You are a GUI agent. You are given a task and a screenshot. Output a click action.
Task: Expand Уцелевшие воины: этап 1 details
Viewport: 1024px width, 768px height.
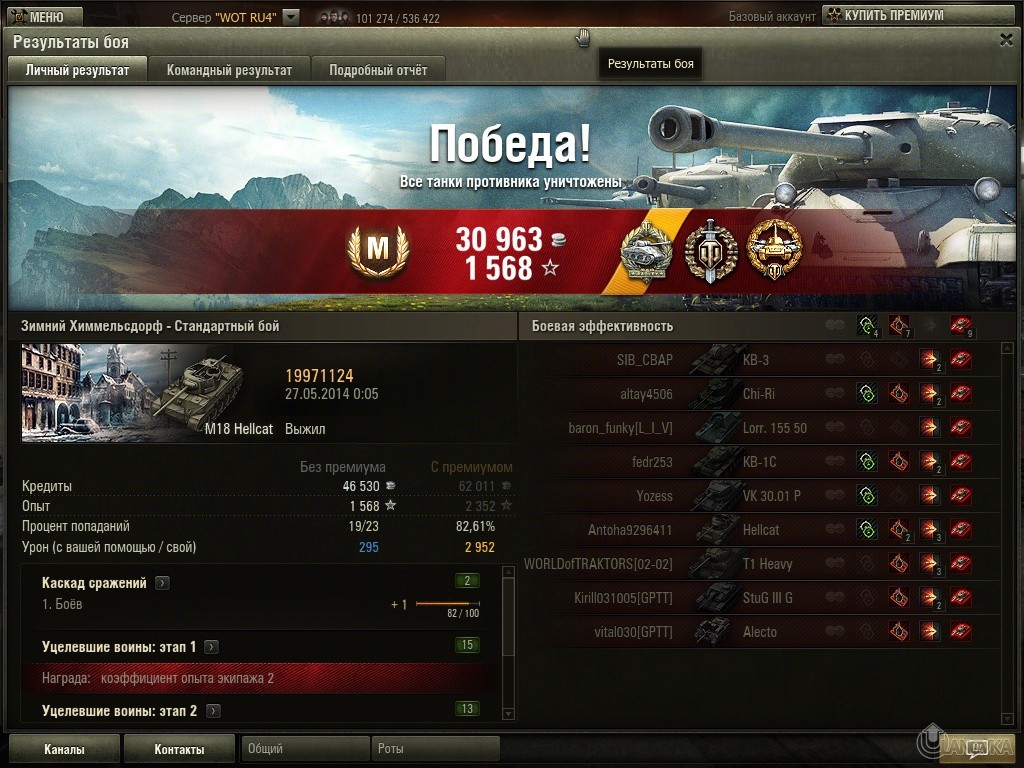click(212, 647)
